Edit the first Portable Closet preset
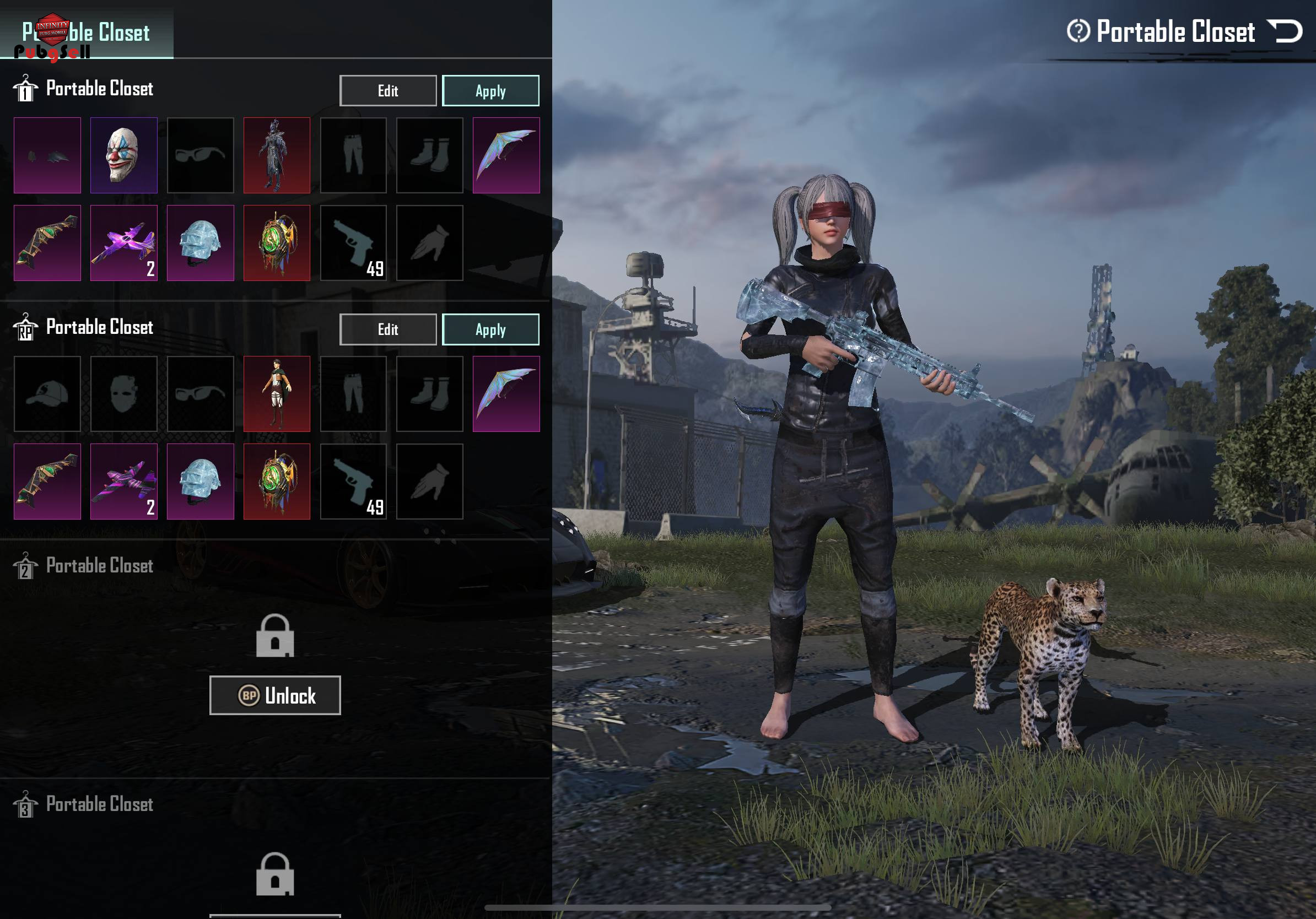The width and height of the screenshot is (1316, 919). click(387, 90)
